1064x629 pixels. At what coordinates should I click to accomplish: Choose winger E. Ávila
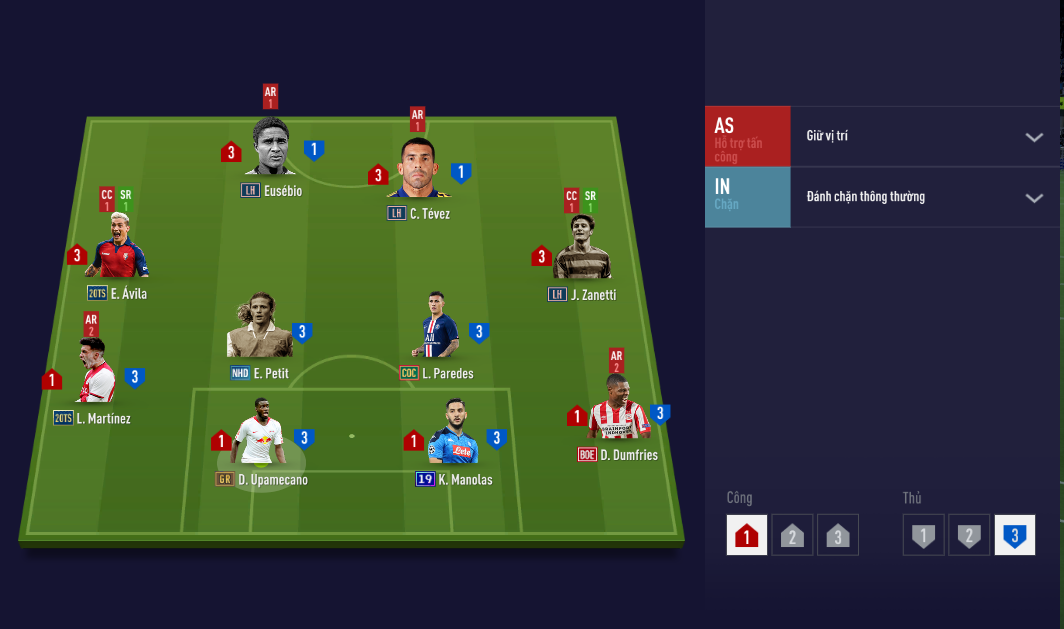[120, 248]
